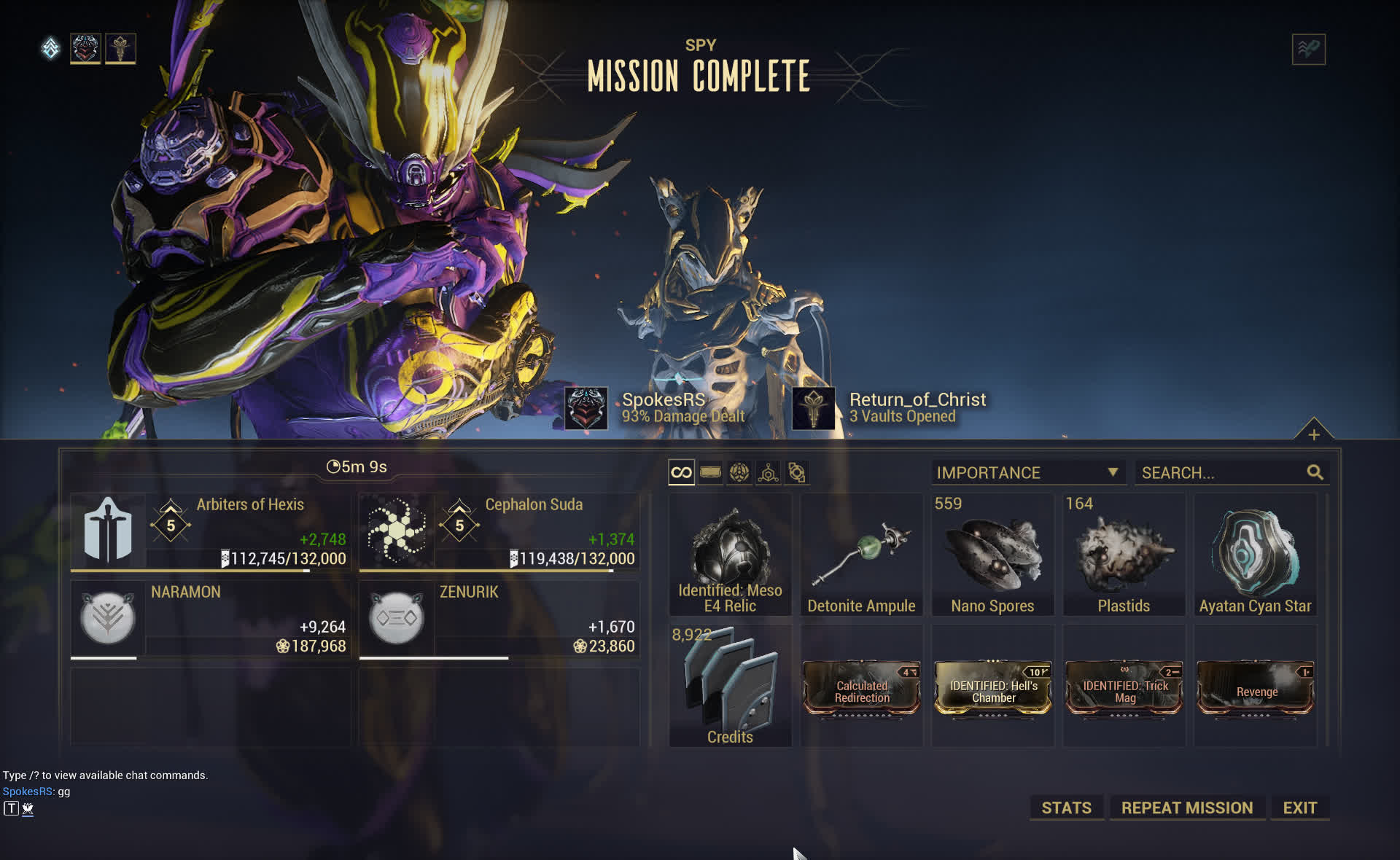Select the Detonite Ampule reward

coord(861,555)
